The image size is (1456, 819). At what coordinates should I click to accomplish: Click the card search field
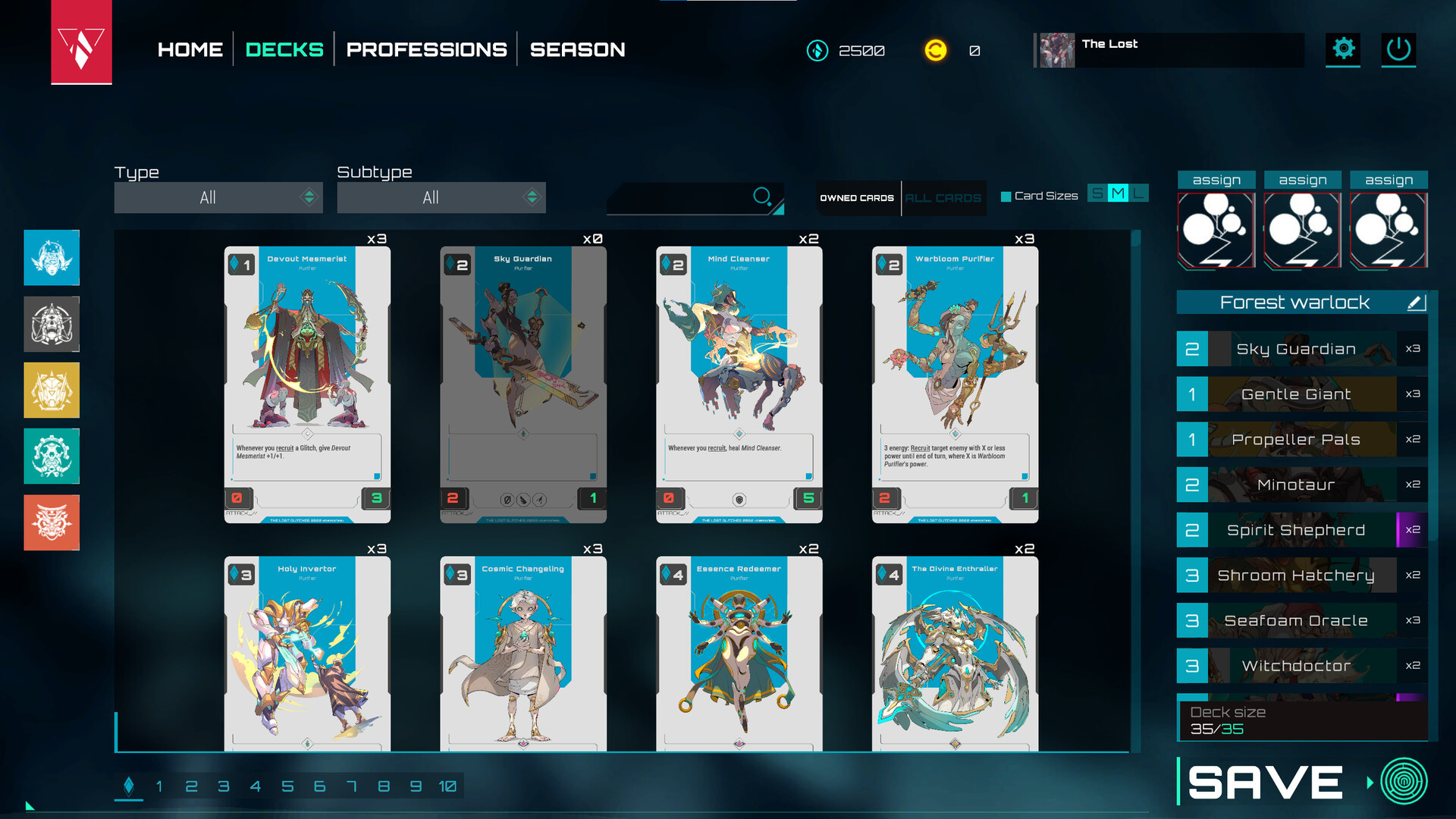[x=682, y=198]
